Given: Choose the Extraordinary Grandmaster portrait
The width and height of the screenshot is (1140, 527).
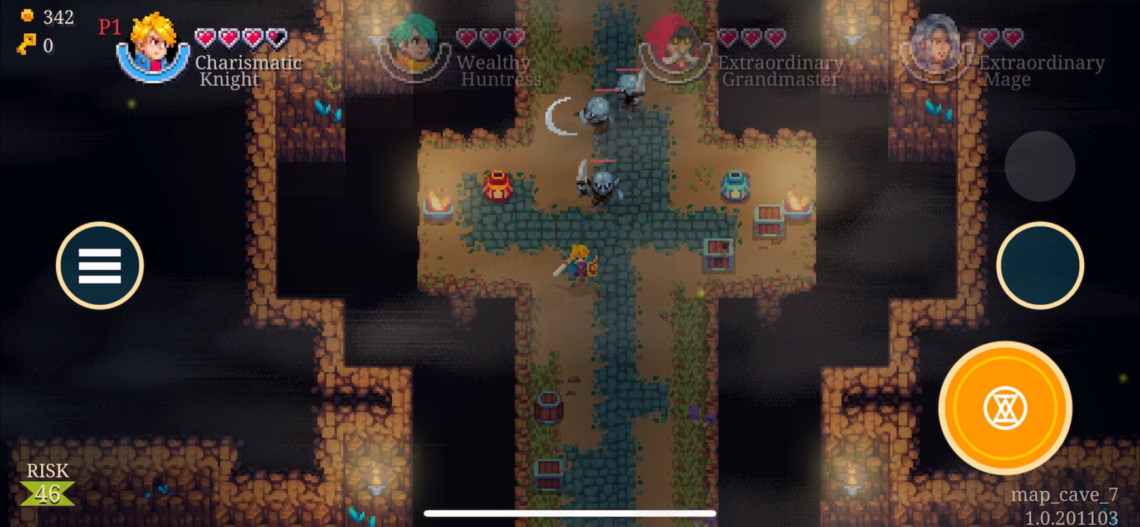Looking at the screenshot, I should click(x=675, y=47).
